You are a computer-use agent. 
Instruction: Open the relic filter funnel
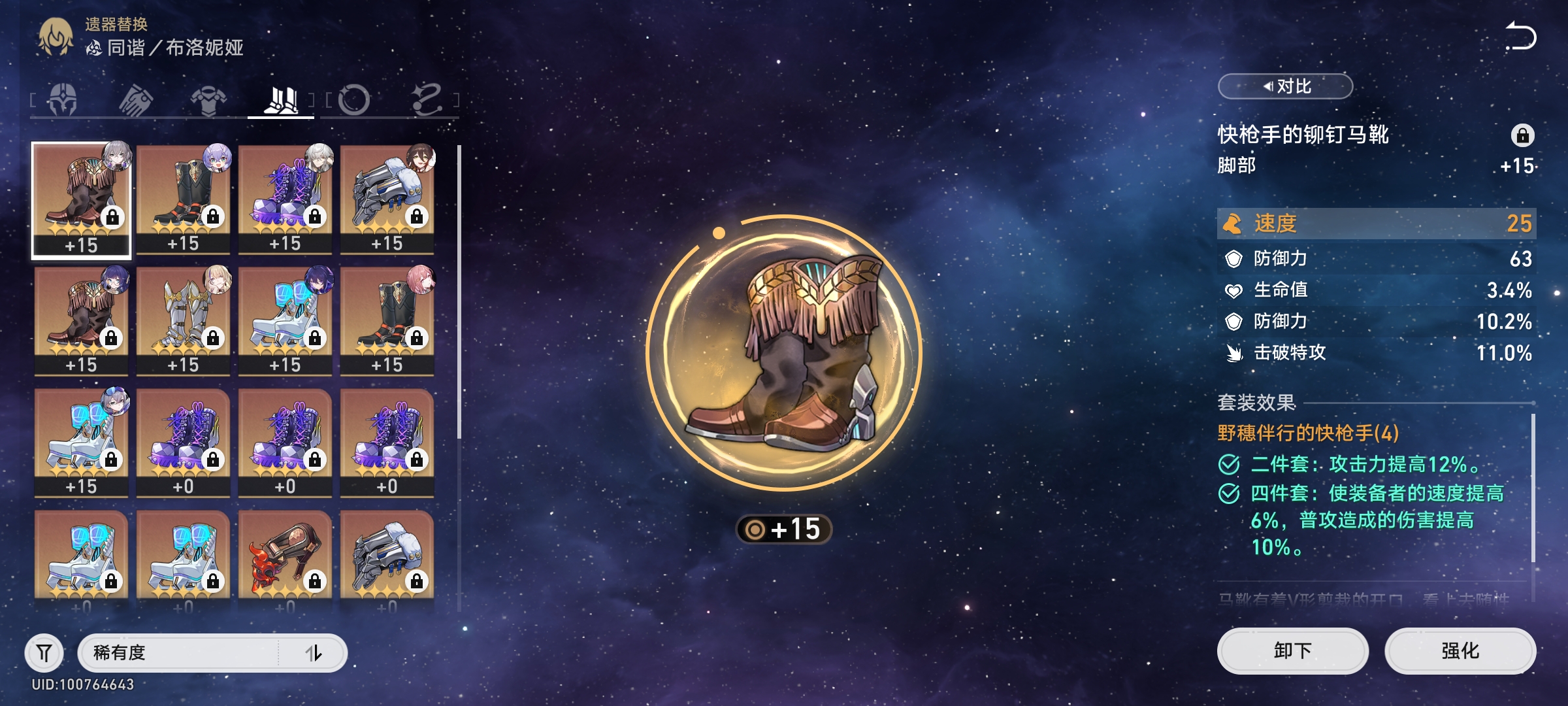[44, 652]
